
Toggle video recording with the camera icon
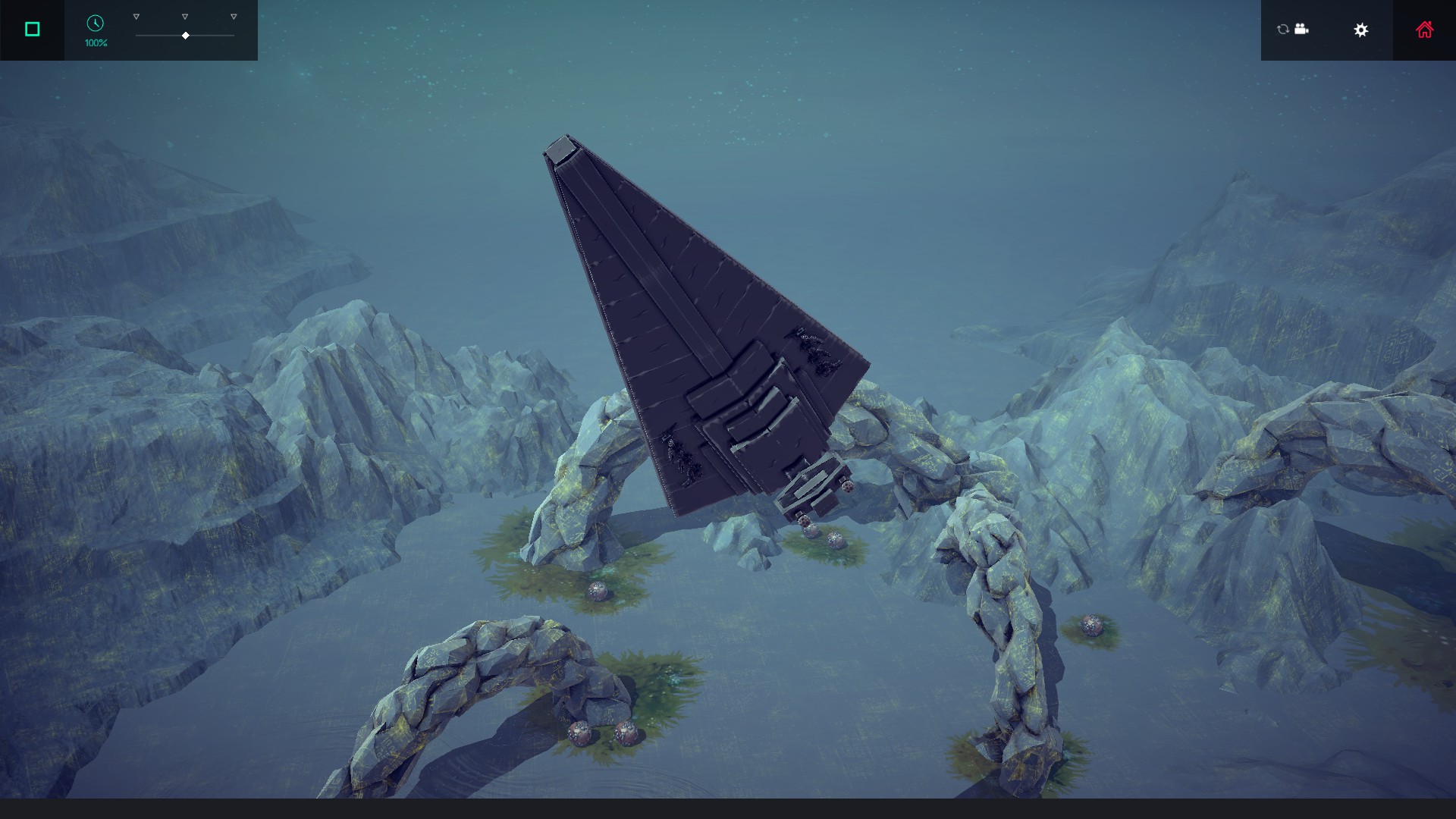[1301, 30]
